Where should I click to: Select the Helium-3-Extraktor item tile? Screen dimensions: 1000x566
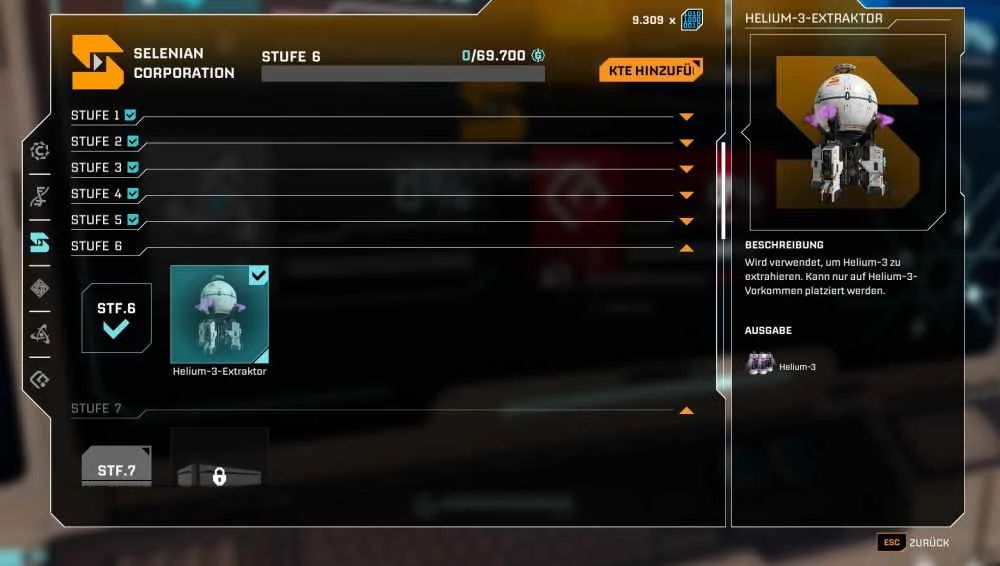pyautogui.click(x=219, y=314)
